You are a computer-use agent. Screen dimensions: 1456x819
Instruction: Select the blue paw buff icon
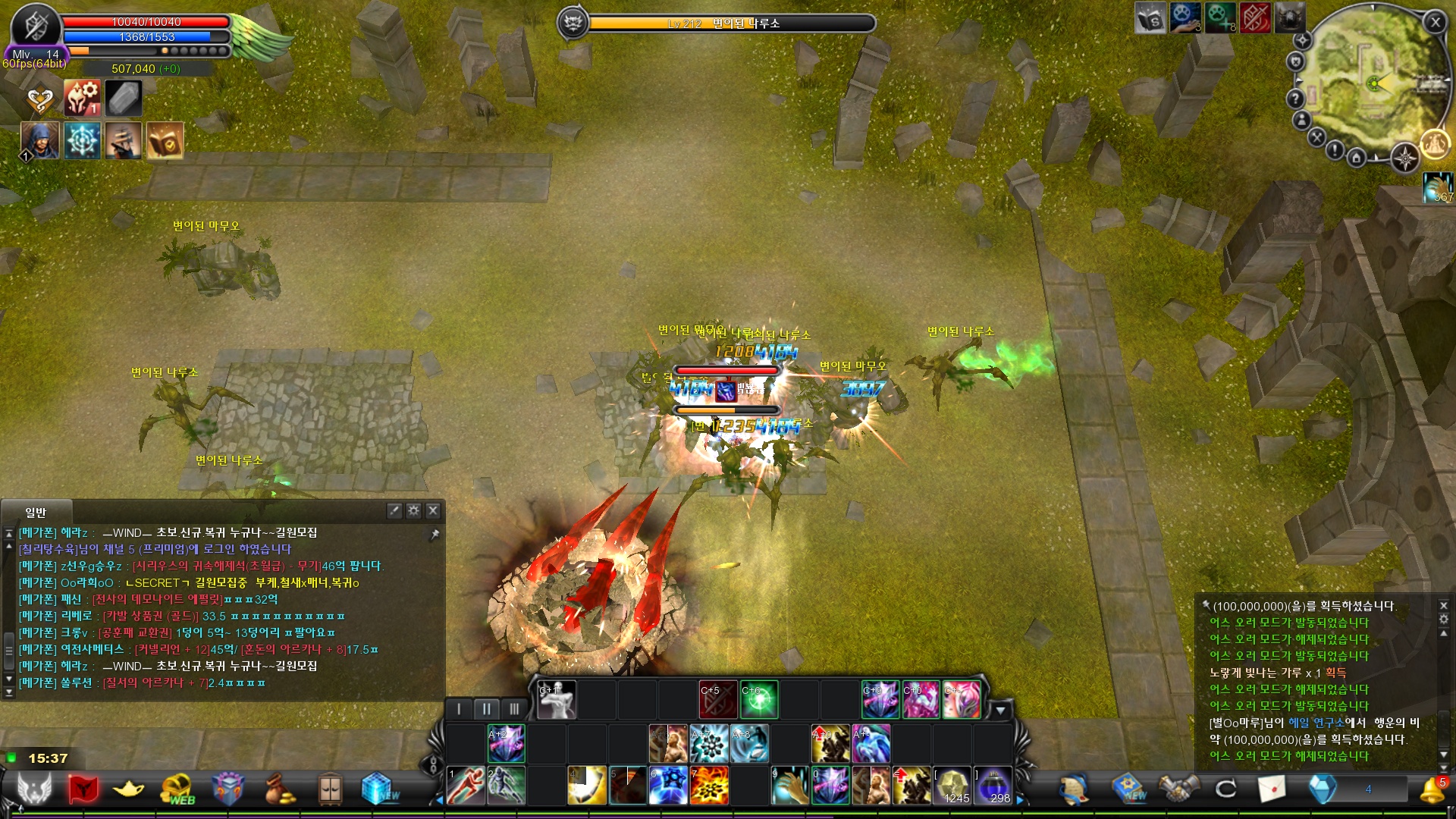[1185, 18]
